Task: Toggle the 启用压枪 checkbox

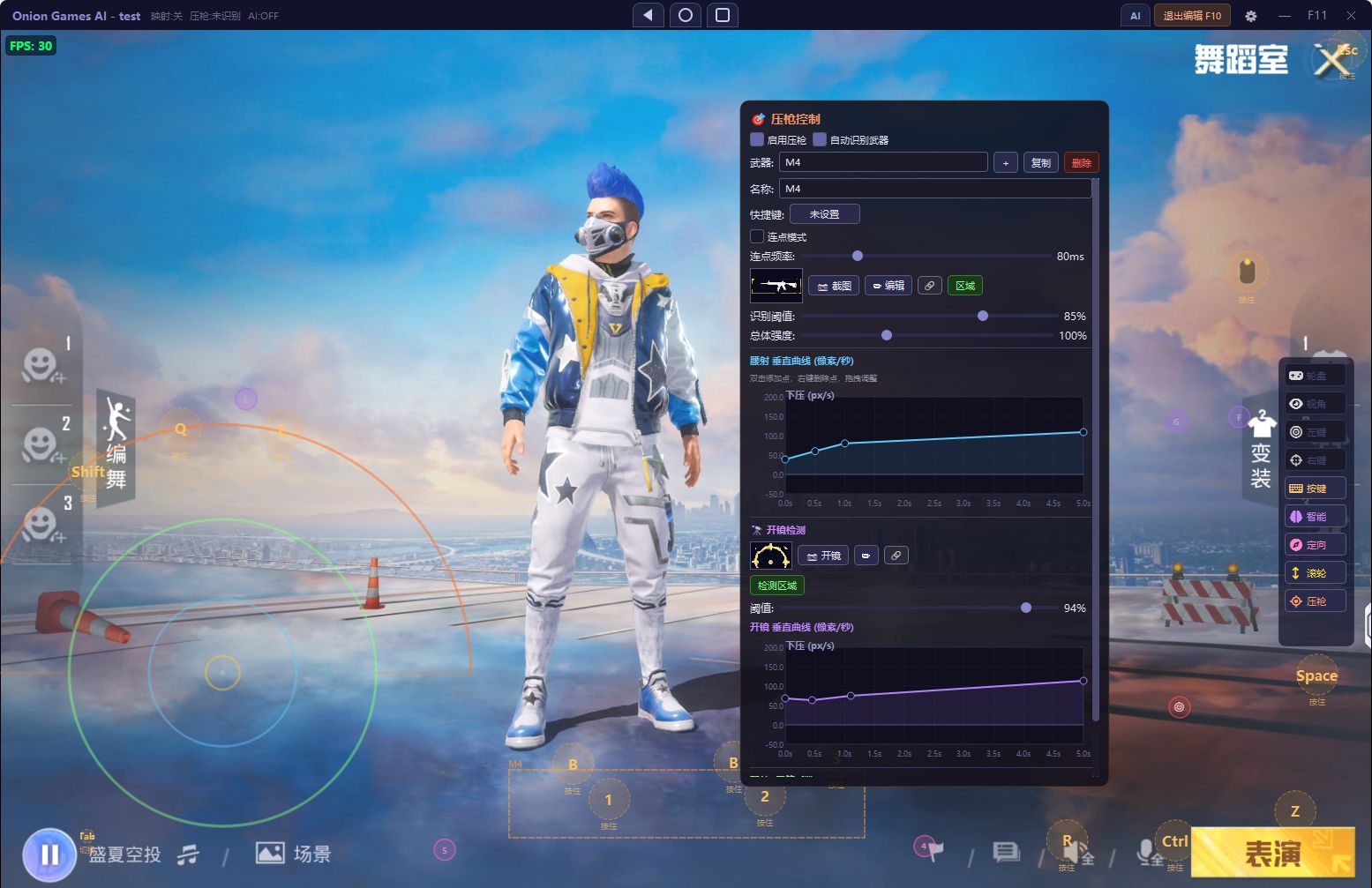Action: (x=757, y=139)
